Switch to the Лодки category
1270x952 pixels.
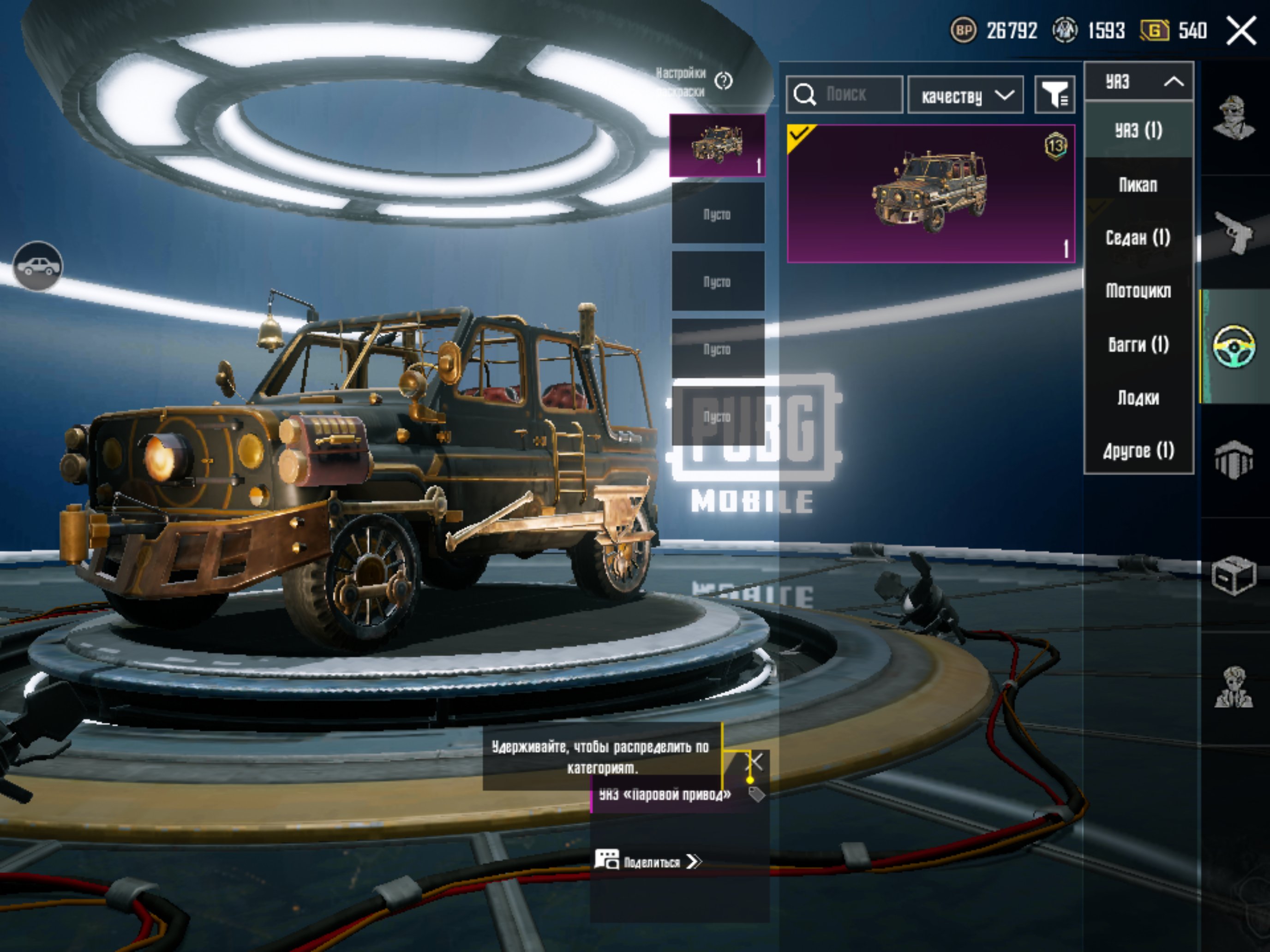[x=1138, y=398]
